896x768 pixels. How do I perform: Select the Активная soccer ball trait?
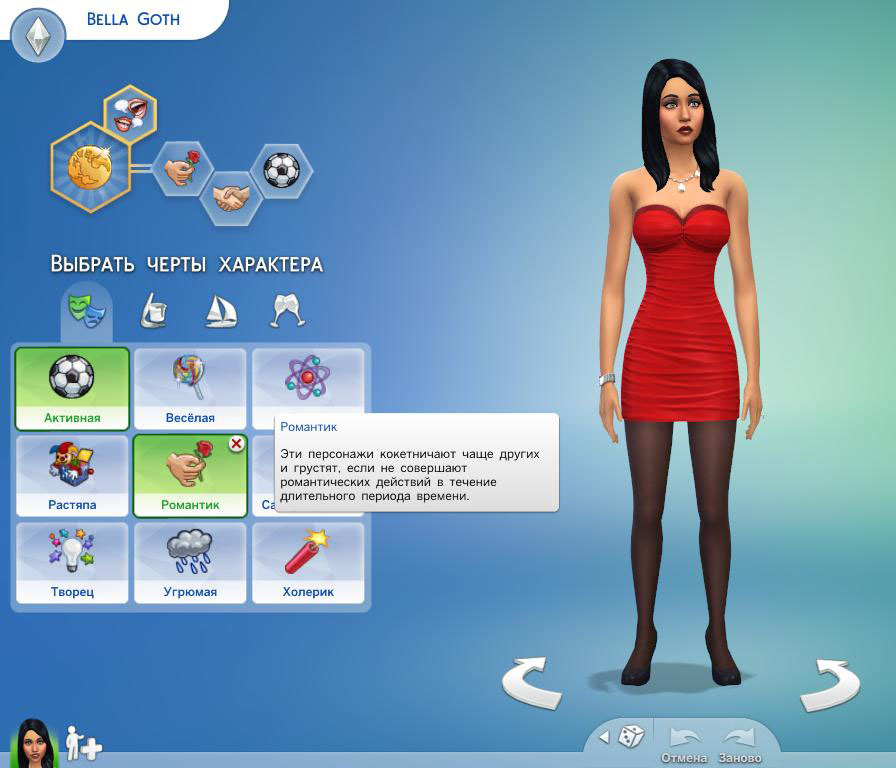click(x=72, y=388)
